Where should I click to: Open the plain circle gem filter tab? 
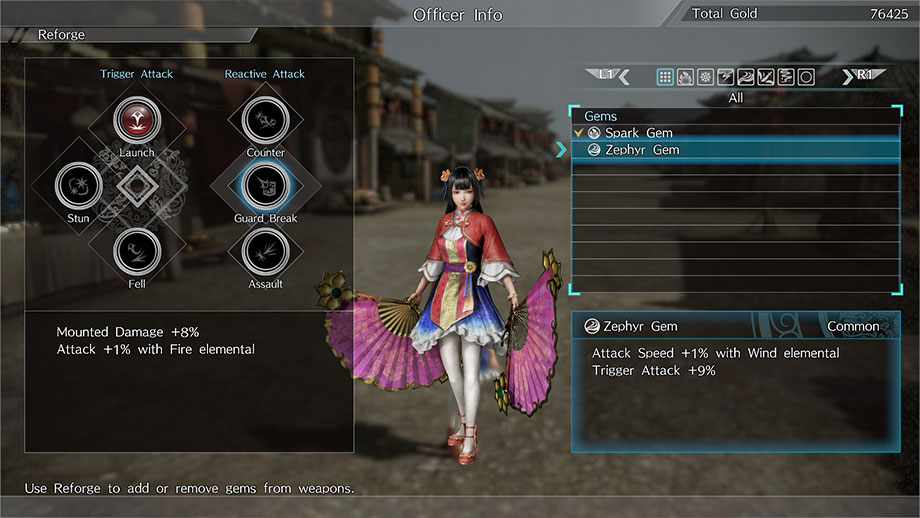pos(805,77)
